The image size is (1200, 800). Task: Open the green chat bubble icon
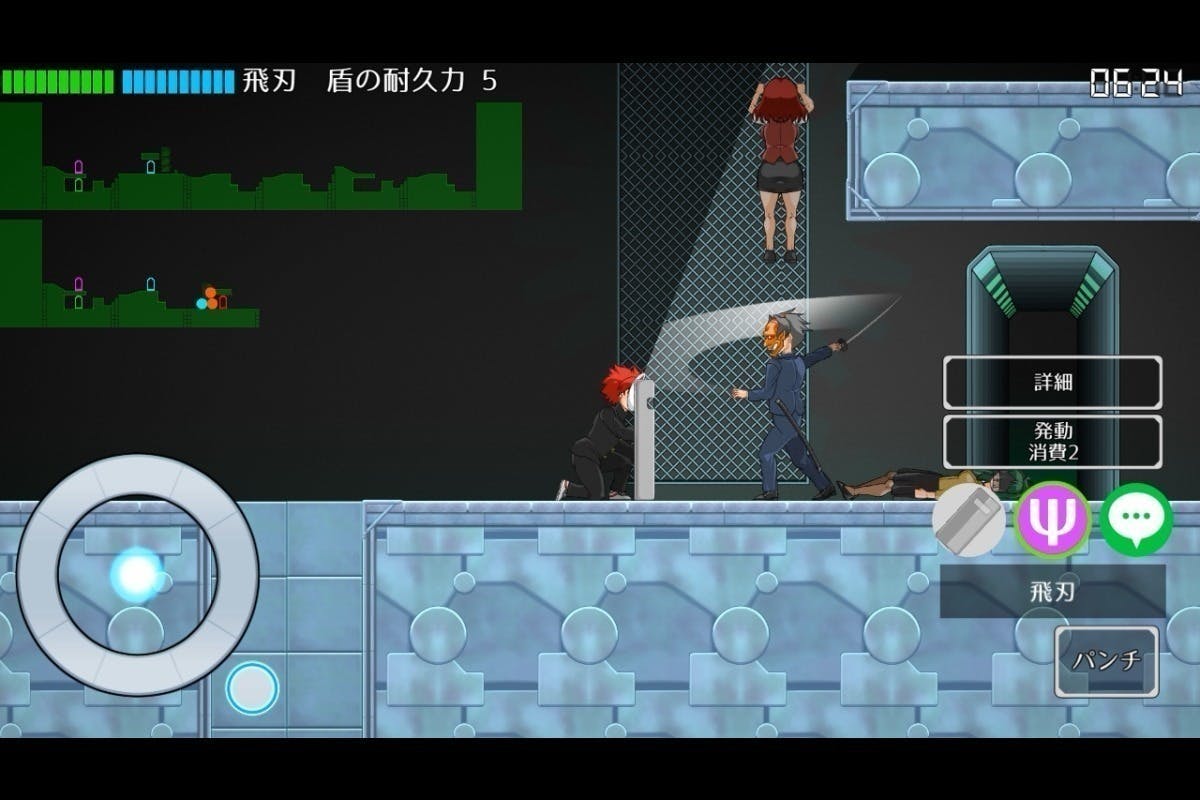[1136, 519]
